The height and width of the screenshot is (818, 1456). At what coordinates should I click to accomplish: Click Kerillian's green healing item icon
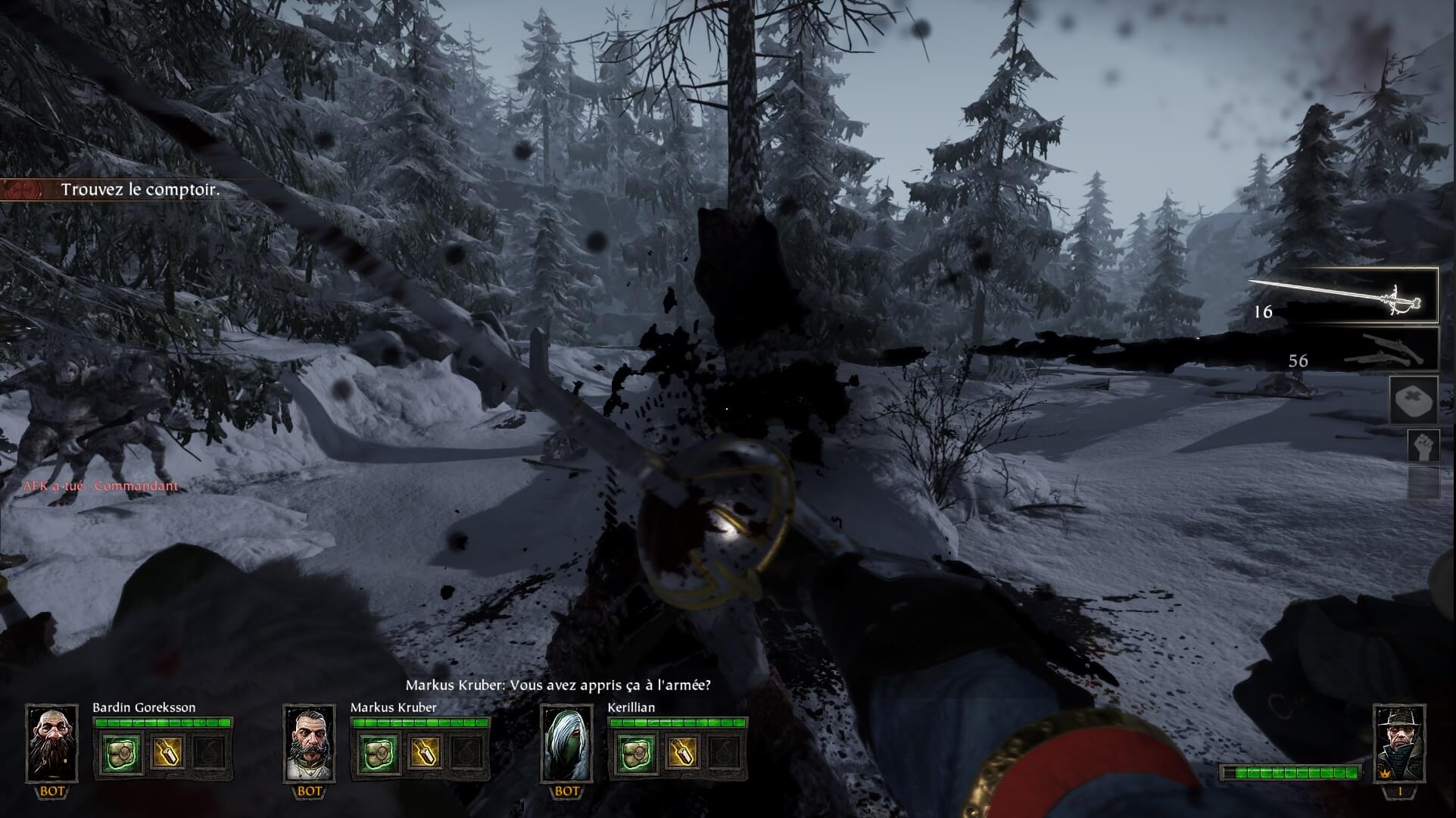point(637,753)
